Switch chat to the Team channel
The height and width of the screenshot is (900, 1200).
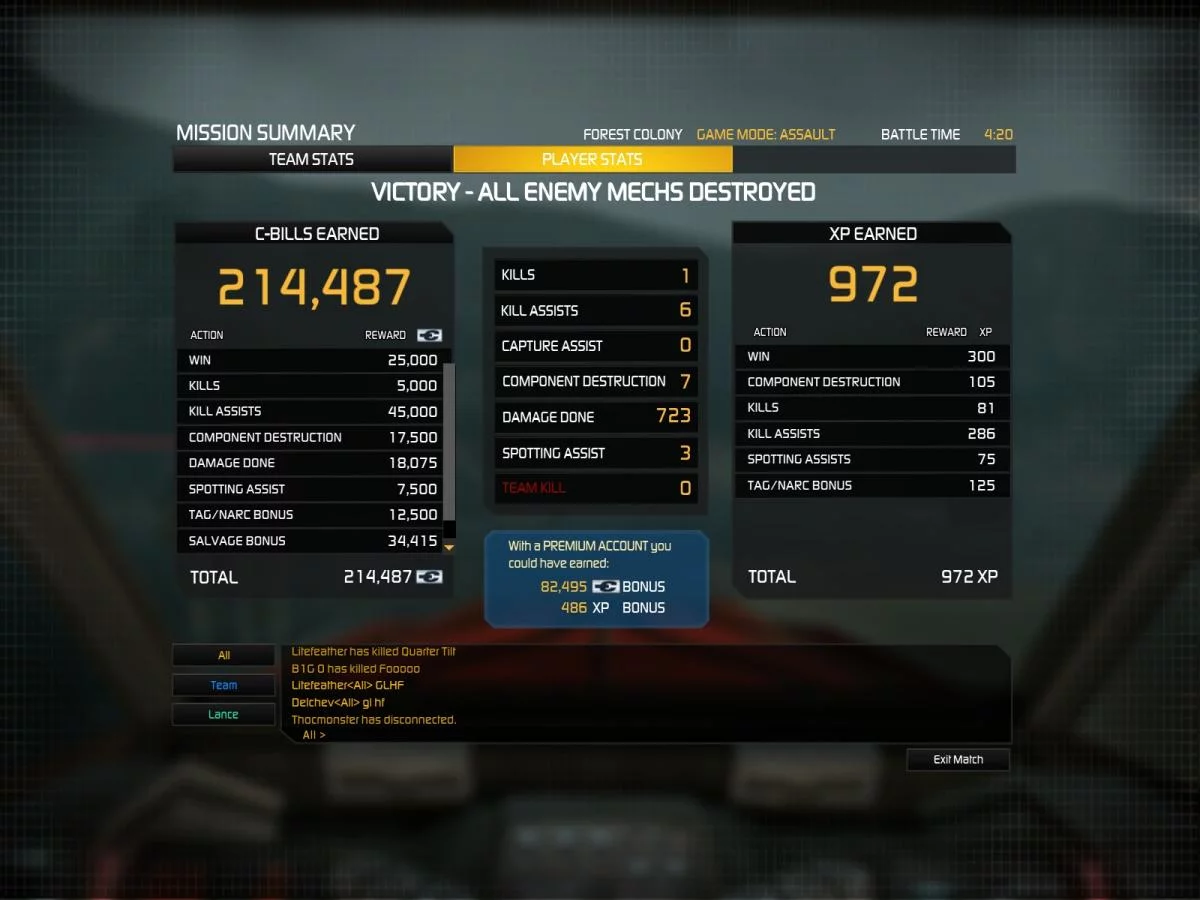click(224, 685)
